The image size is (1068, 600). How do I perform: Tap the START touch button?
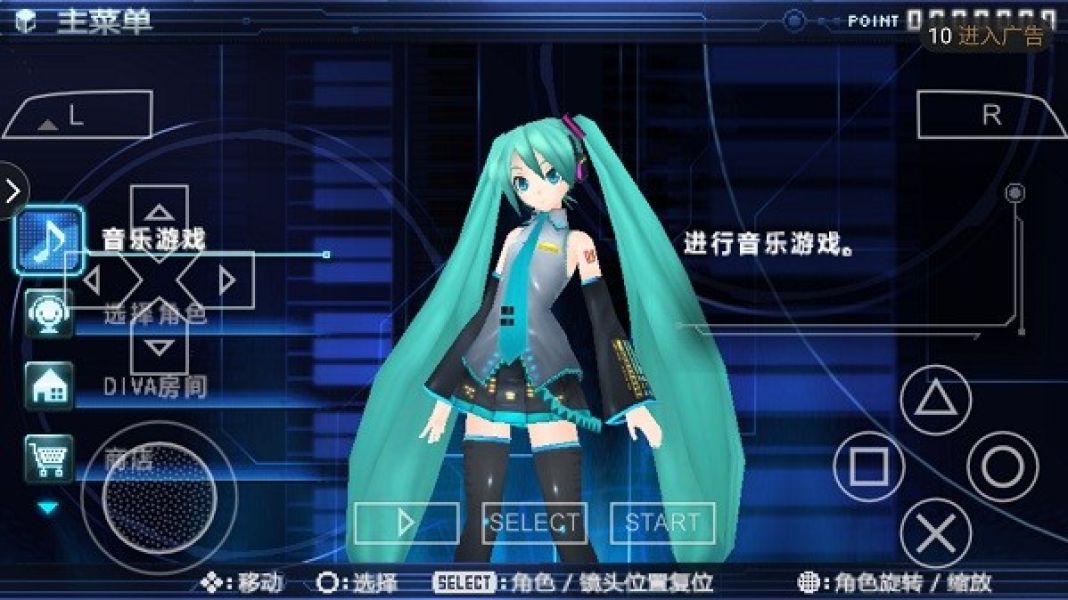point(662,522)
